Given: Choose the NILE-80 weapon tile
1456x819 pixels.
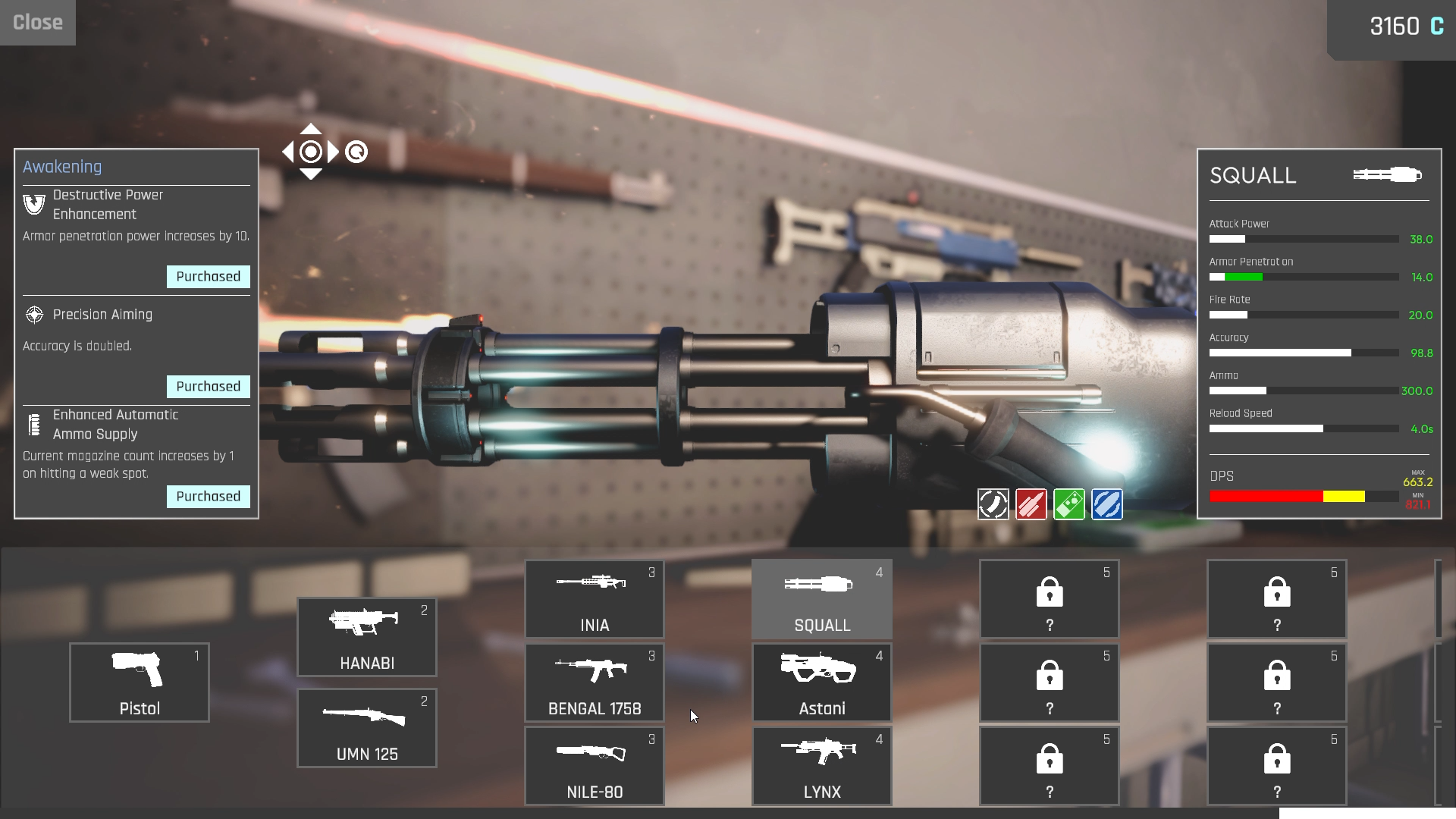Looking at the screenshot, I should coord(595,766).
